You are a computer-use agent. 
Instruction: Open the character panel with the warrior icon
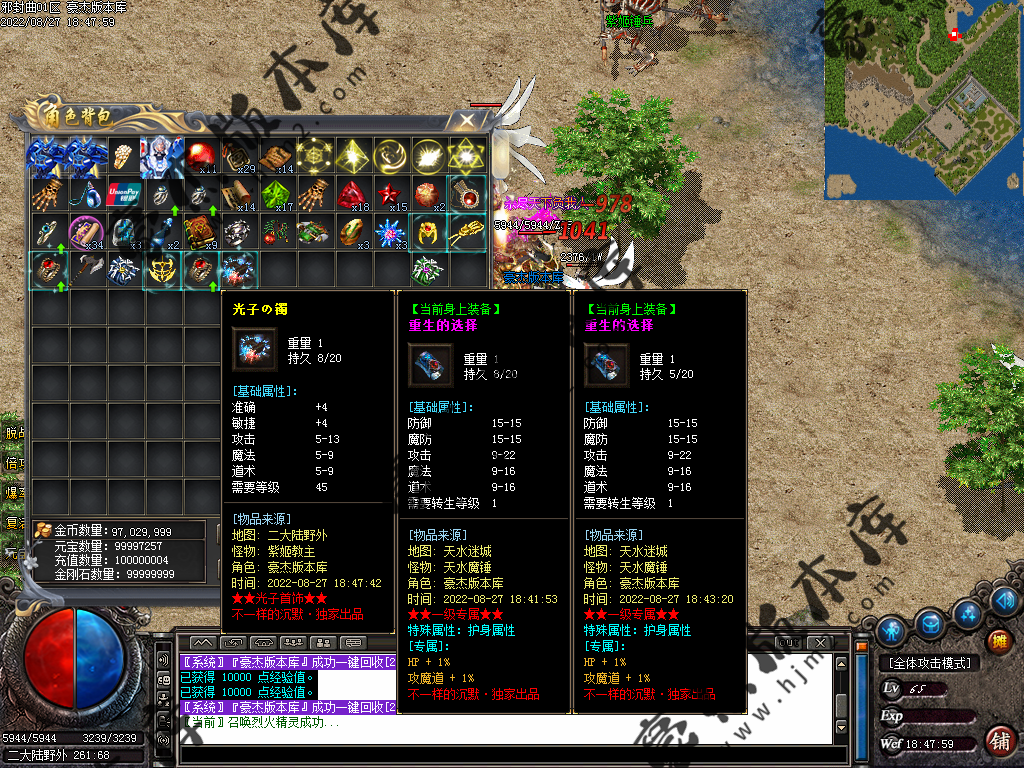point(891,630)
